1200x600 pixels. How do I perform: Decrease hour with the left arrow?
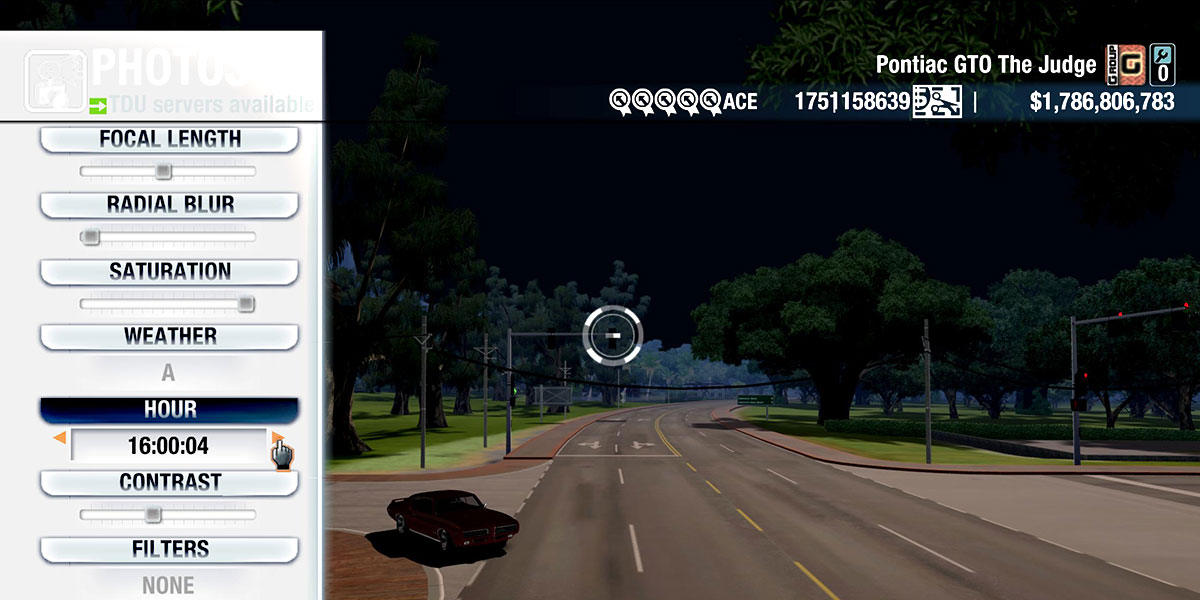coord(60,438)
